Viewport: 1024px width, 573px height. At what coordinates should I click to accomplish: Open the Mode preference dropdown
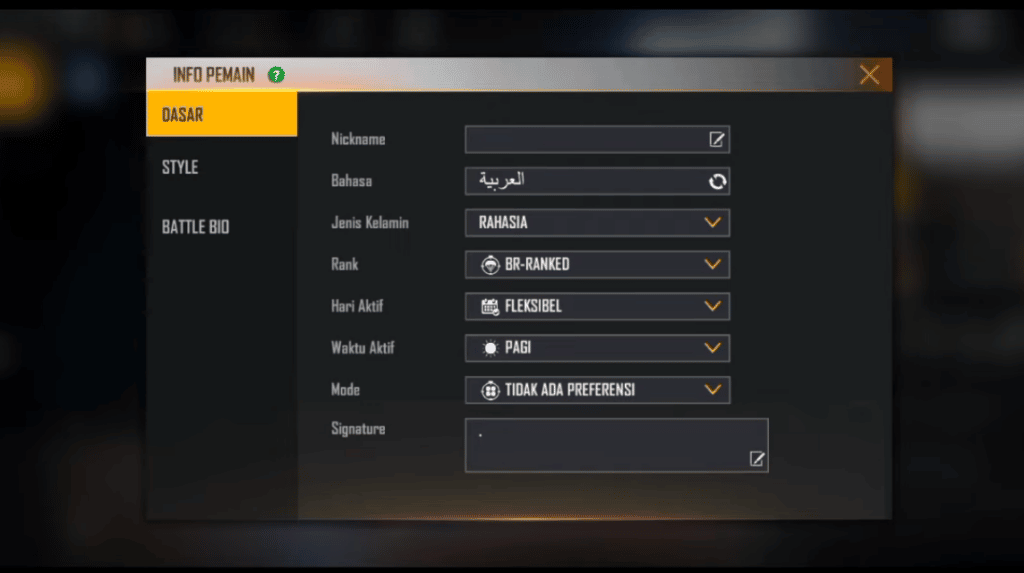[x=597, y=390]
